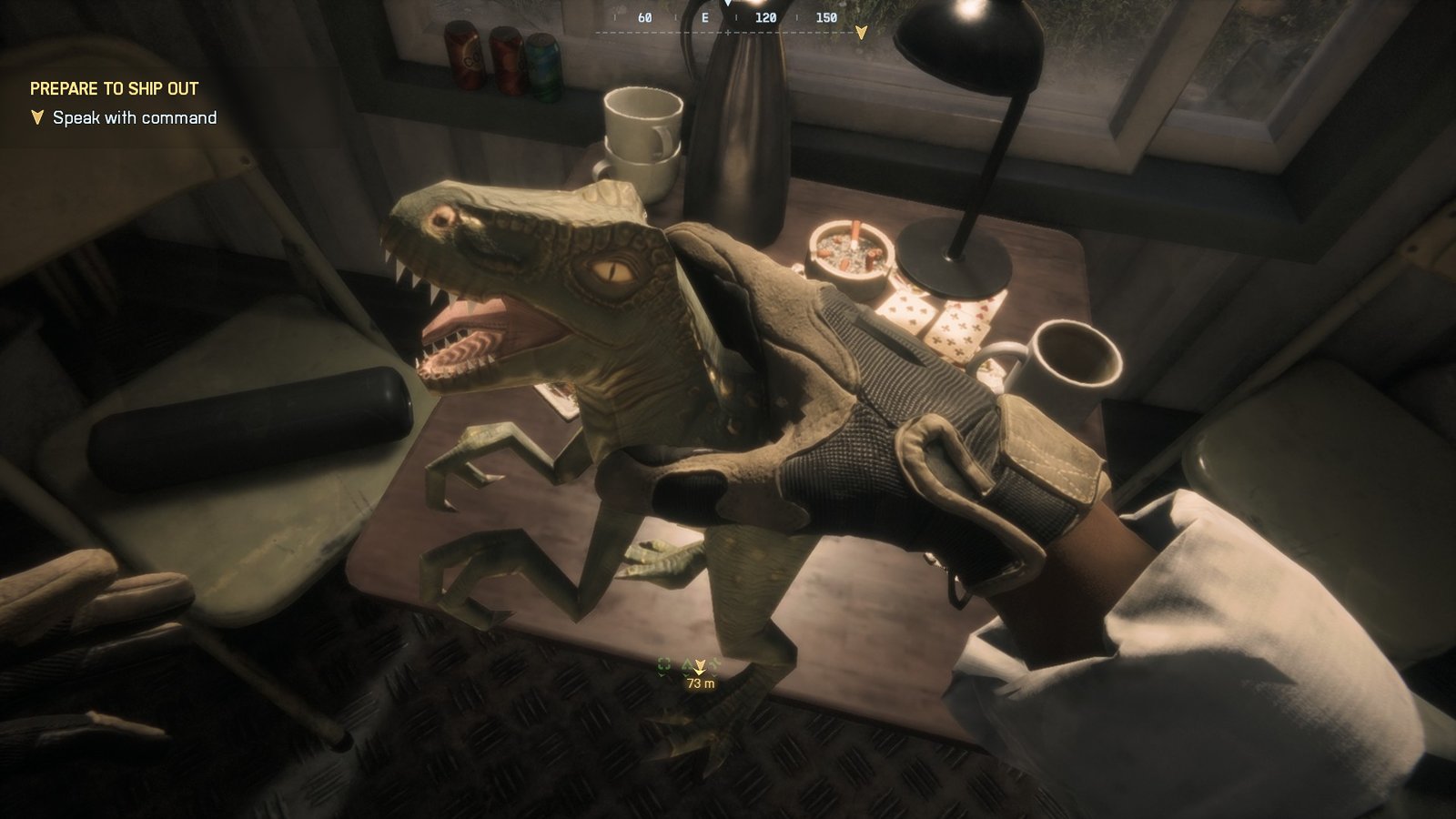Image resolution: width=1456 pixels, height=819 pixels.
Task: Click the E heading label on the compass
Action: (705, 16)
